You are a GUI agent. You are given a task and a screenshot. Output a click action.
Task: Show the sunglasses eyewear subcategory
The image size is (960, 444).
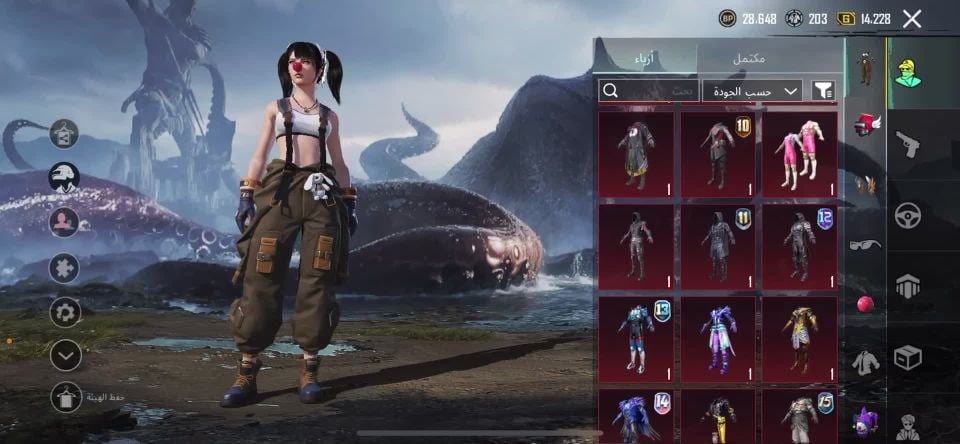click(866, 245)
